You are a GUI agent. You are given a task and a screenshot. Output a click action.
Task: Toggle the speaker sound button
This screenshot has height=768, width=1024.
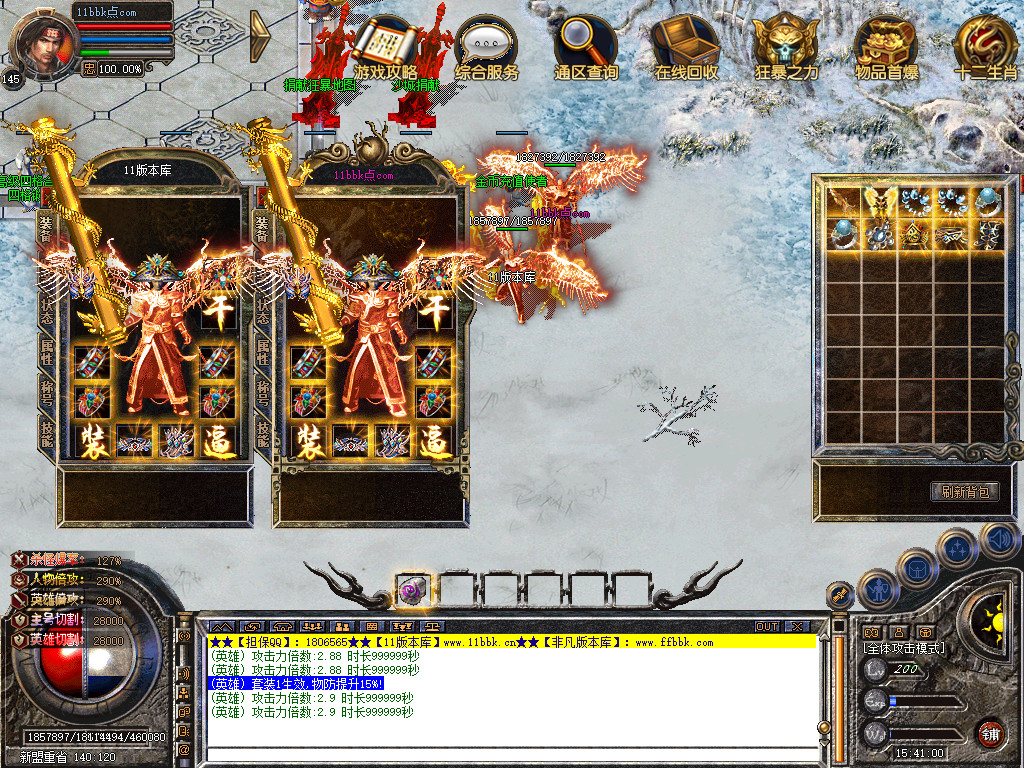999,540
